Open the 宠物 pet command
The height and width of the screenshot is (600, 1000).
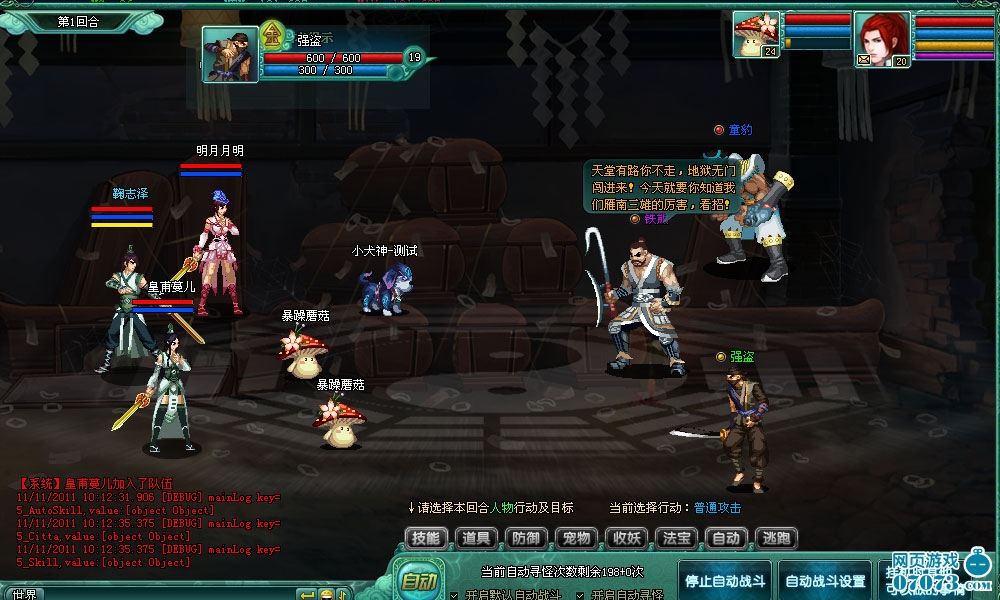tap(575, 538)
